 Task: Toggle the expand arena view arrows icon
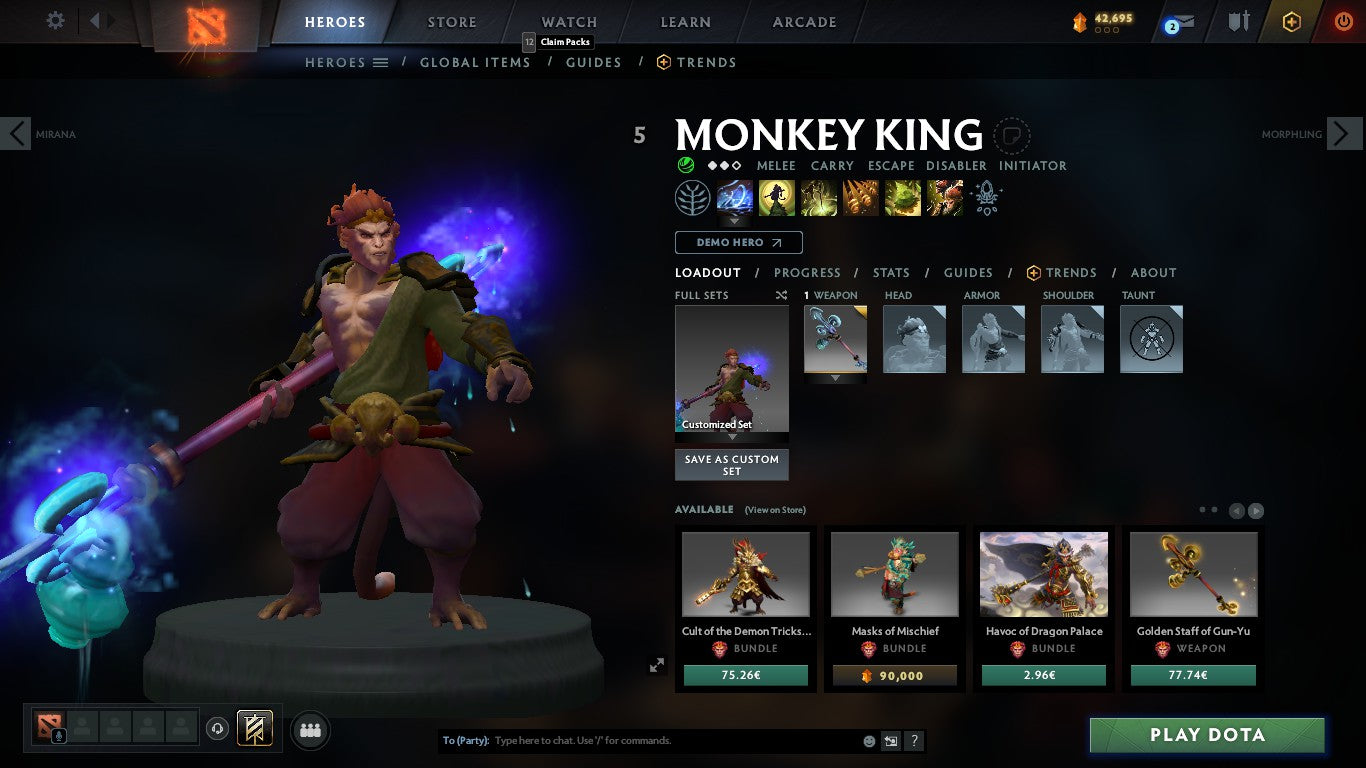tap(657, 665)
